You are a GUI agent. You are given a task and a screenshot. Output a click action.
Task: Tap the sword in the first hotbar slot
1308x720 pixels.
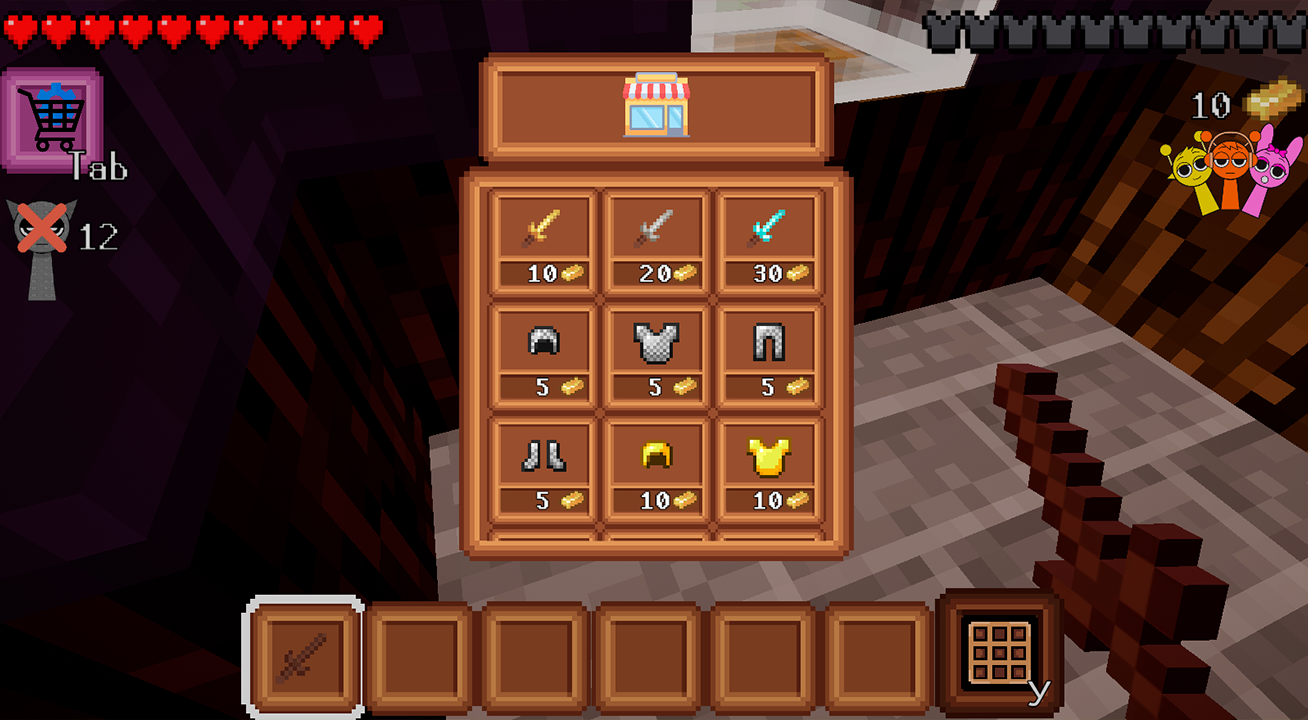[300, 650]
